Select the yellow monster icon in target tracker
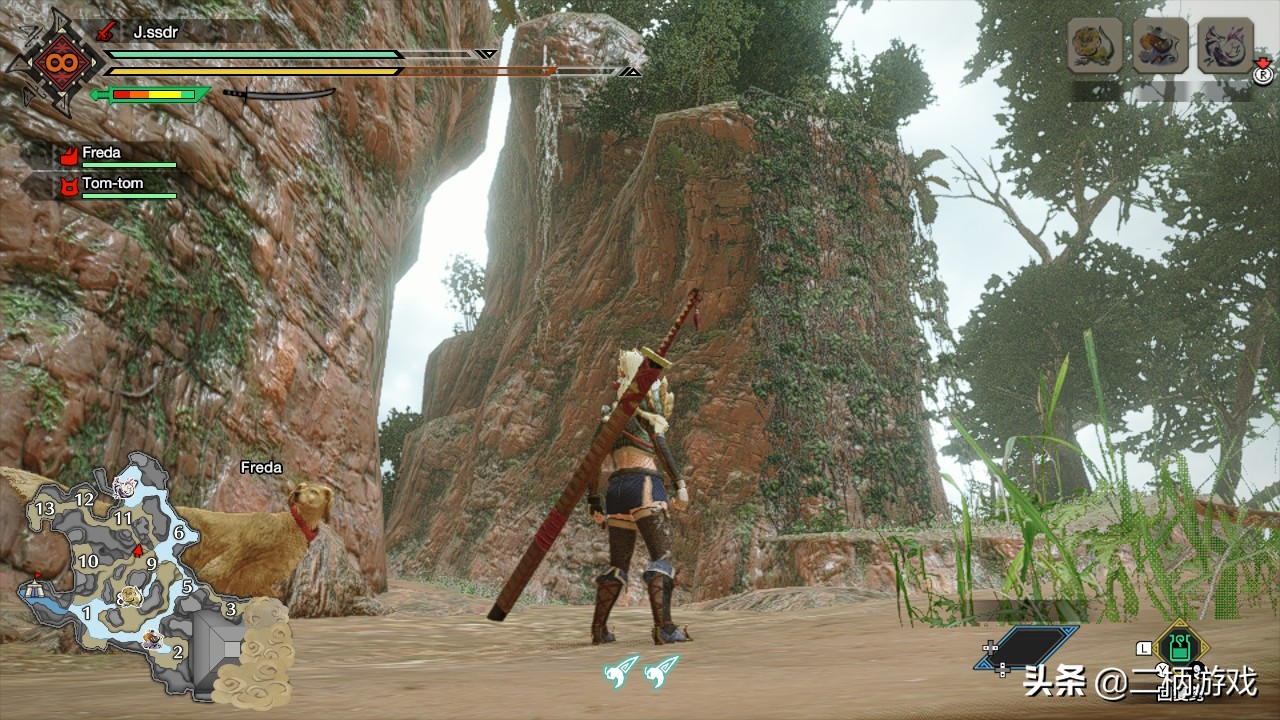1280x720 pixels. (1094, 45)
